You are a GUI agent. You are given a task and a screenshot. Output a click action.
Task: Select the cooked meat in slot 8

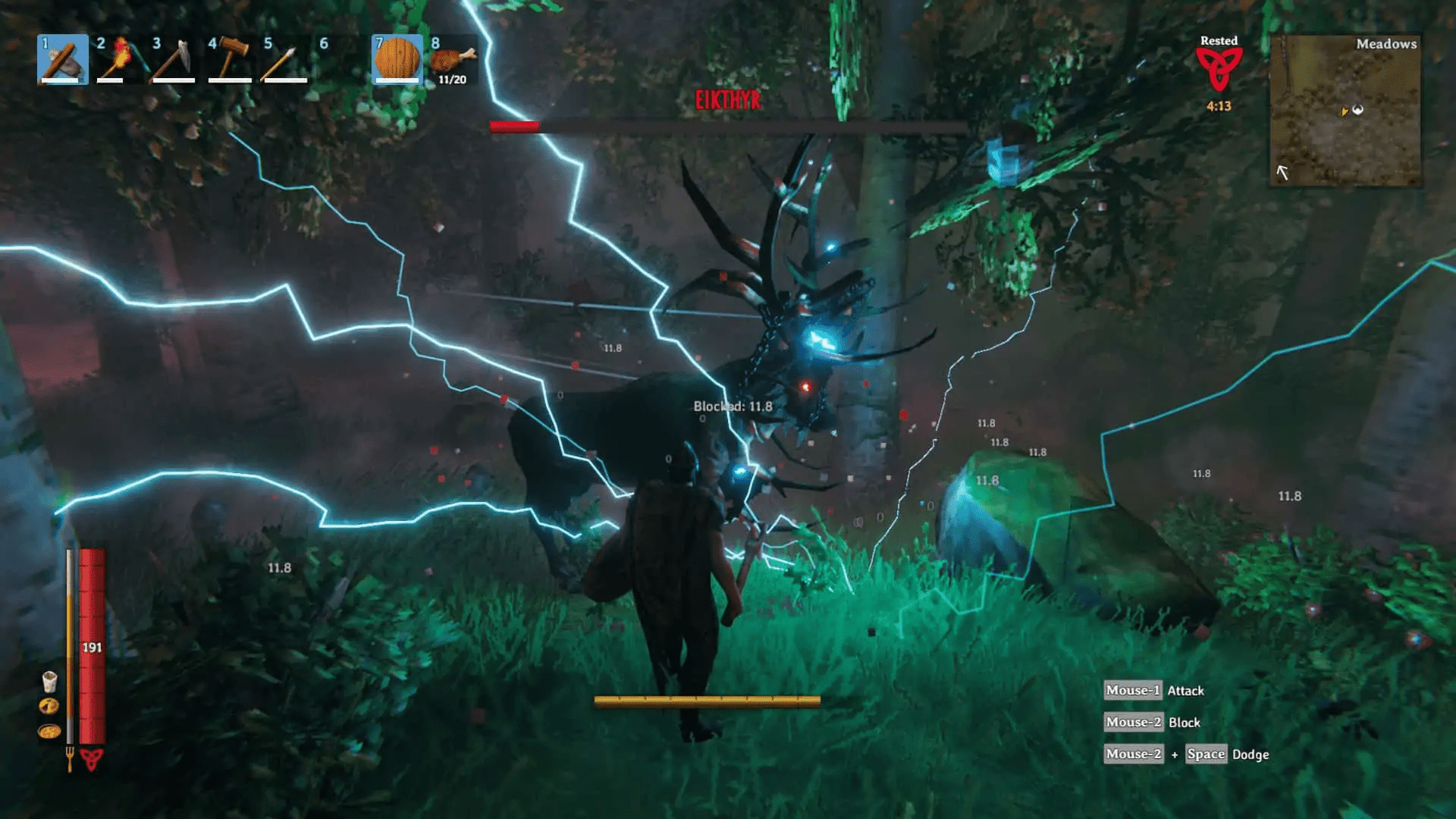[x=453, y=59]
